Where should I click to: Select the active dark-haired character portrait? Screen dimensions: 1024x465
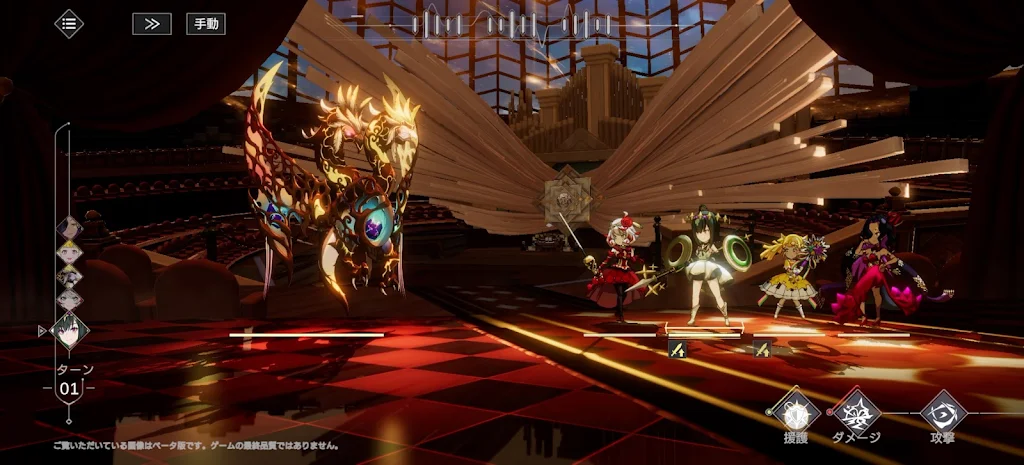69,331
